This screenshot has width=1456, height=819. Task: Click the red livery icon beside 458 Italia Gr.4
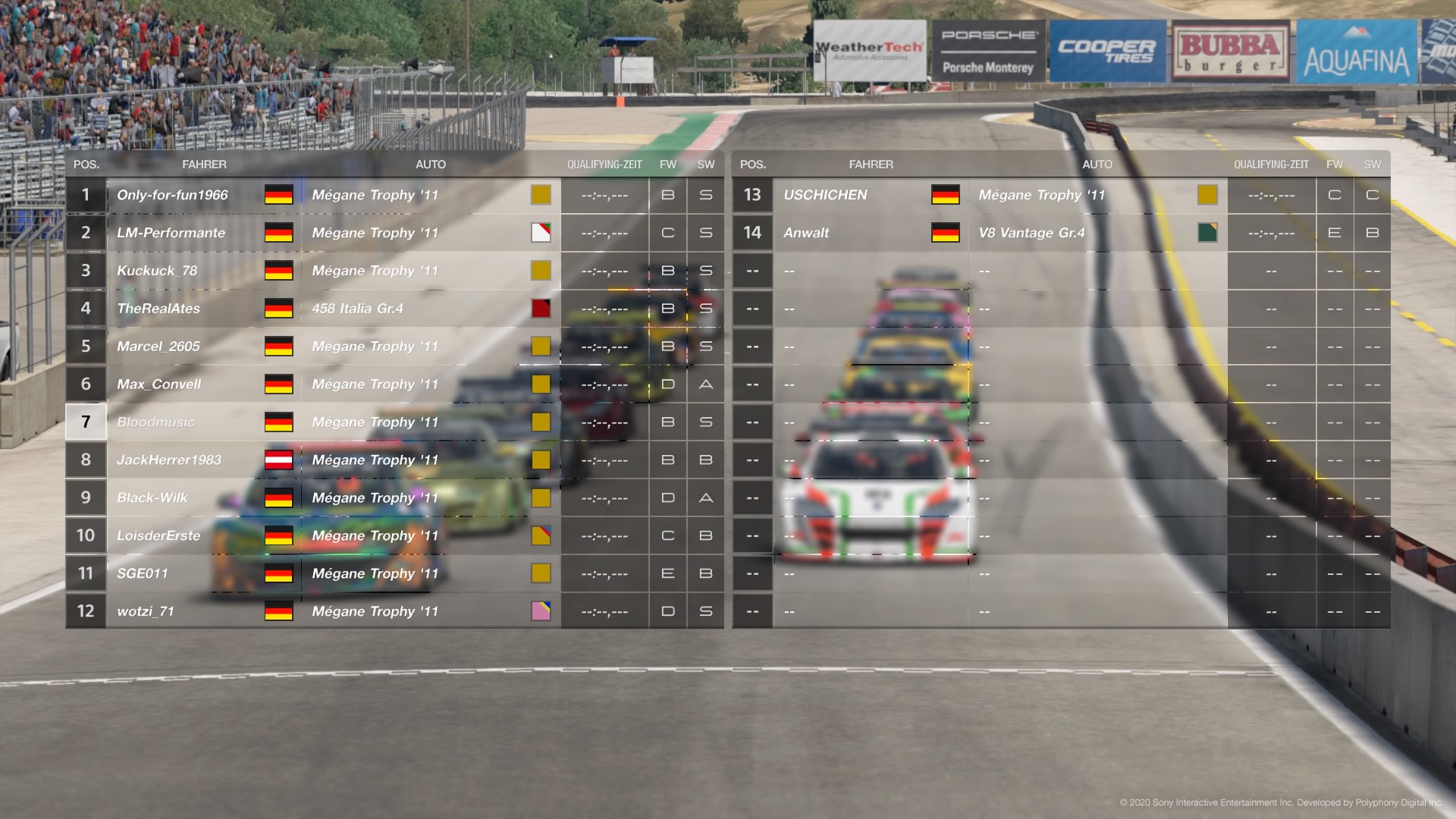click(x=540, y=309)
